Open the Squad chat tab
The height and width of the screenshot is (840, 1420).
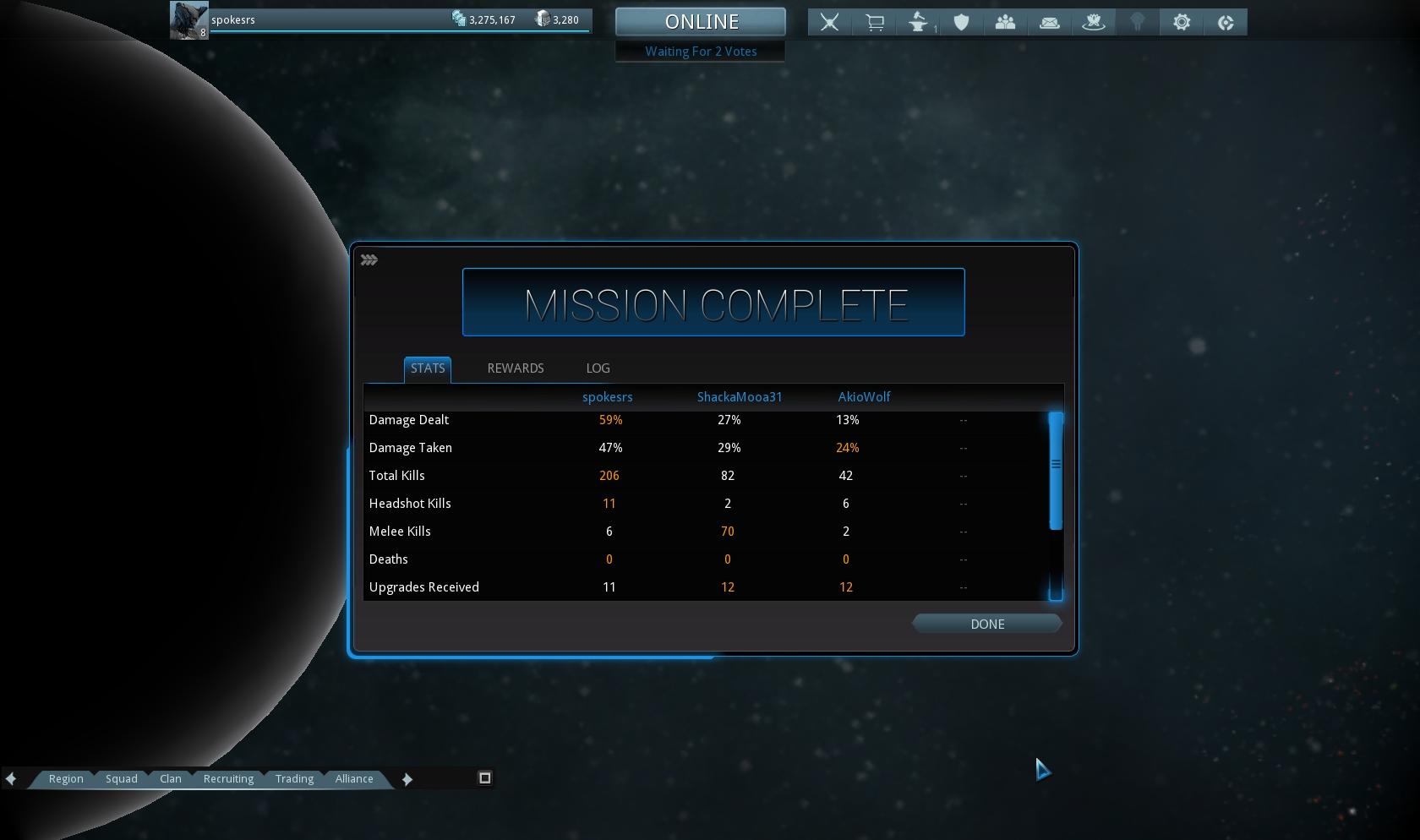pos(122,779)
